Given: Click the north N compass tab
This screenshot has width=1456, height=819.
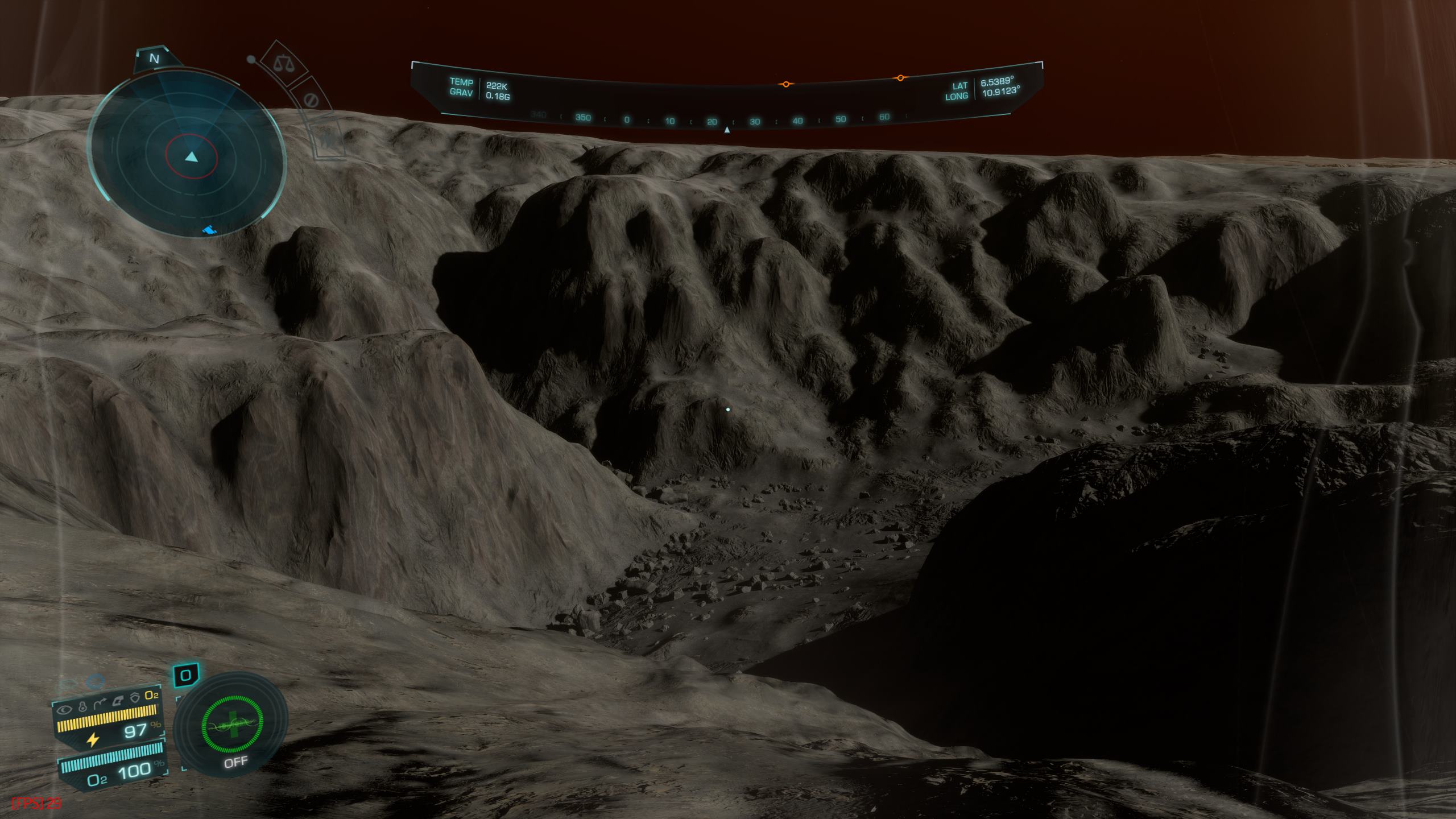Looking at the screenshot, I should click(x=154, y=59).
